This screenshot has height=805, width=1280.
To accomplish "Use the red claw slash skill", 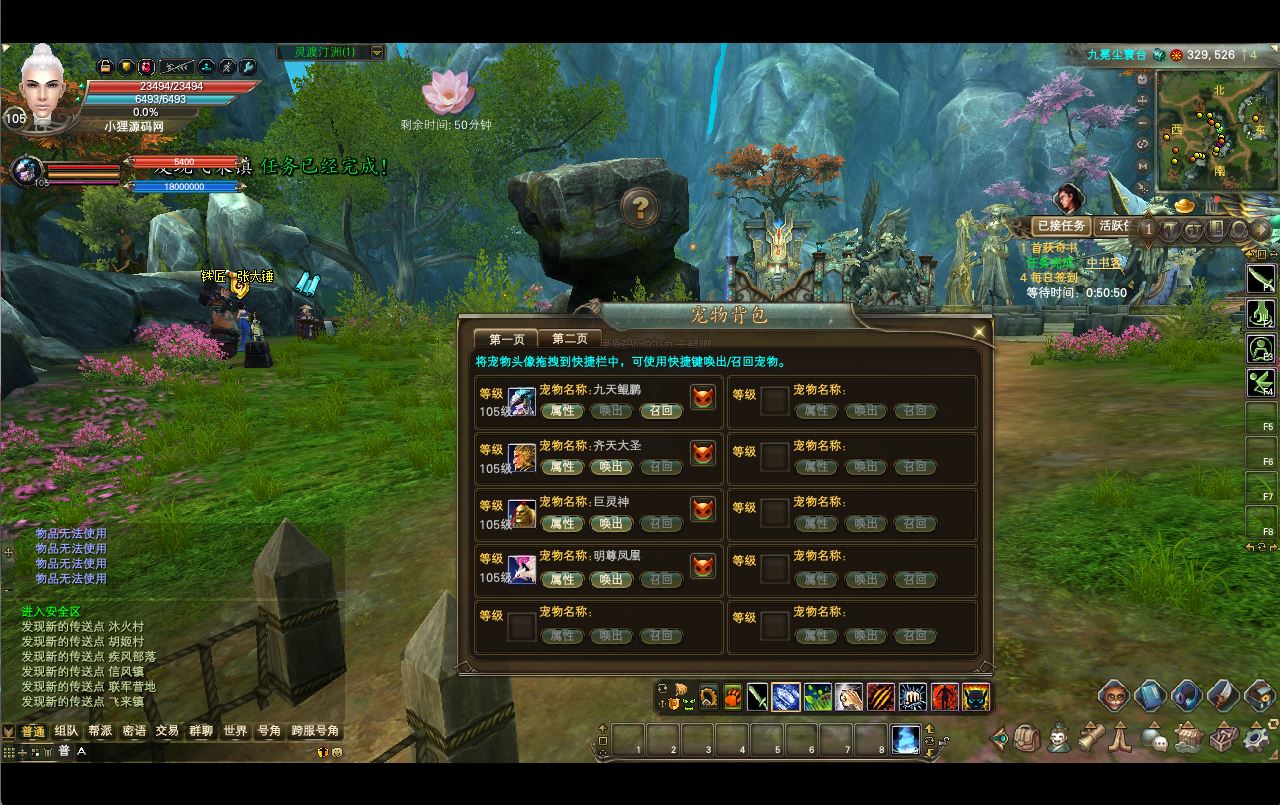I will point(881,696).
